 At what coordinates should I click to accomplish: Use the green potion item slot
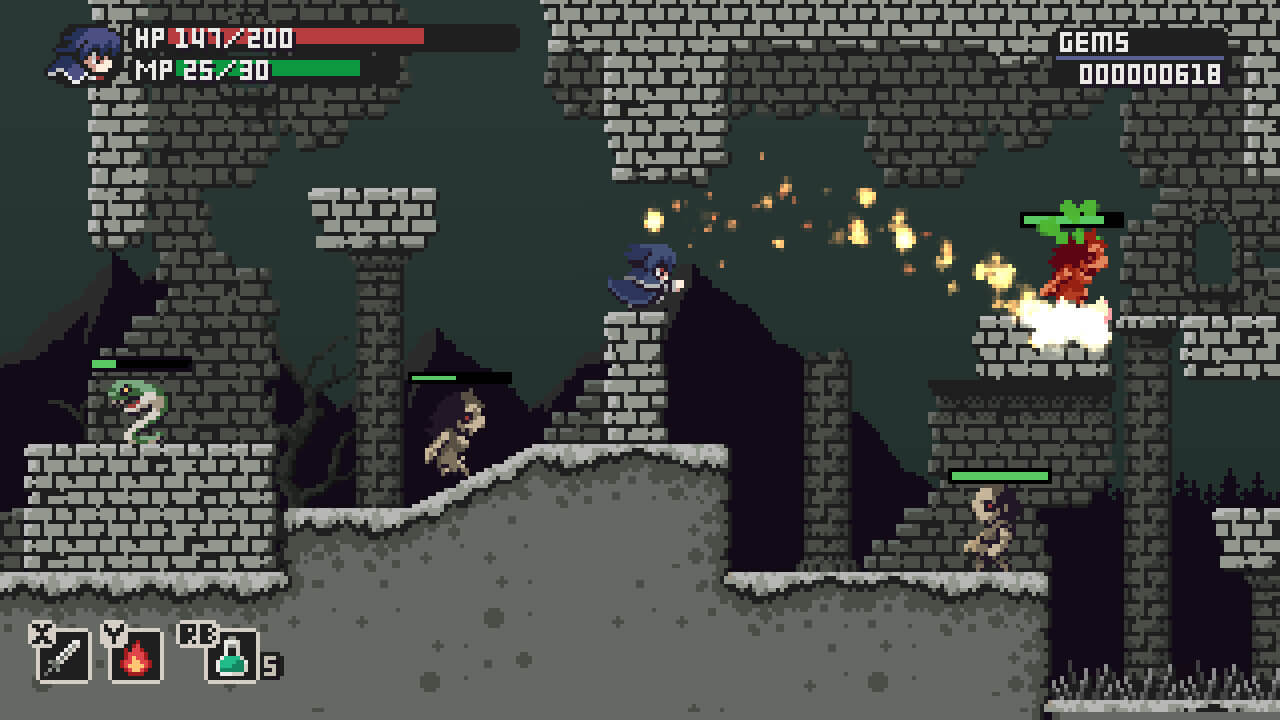pyautogui.click(x=232, y=655)
